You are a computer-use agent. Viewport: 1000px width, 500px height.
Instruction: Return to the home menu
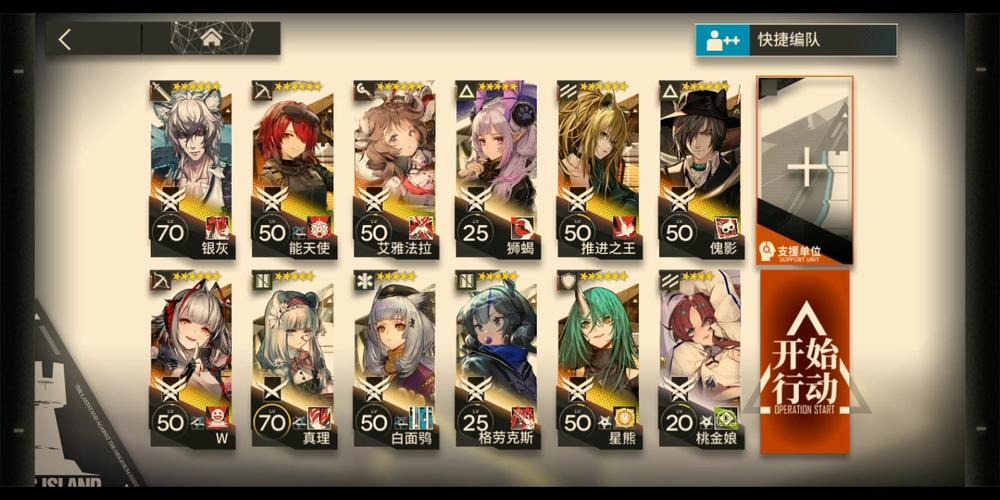[211, 39]
